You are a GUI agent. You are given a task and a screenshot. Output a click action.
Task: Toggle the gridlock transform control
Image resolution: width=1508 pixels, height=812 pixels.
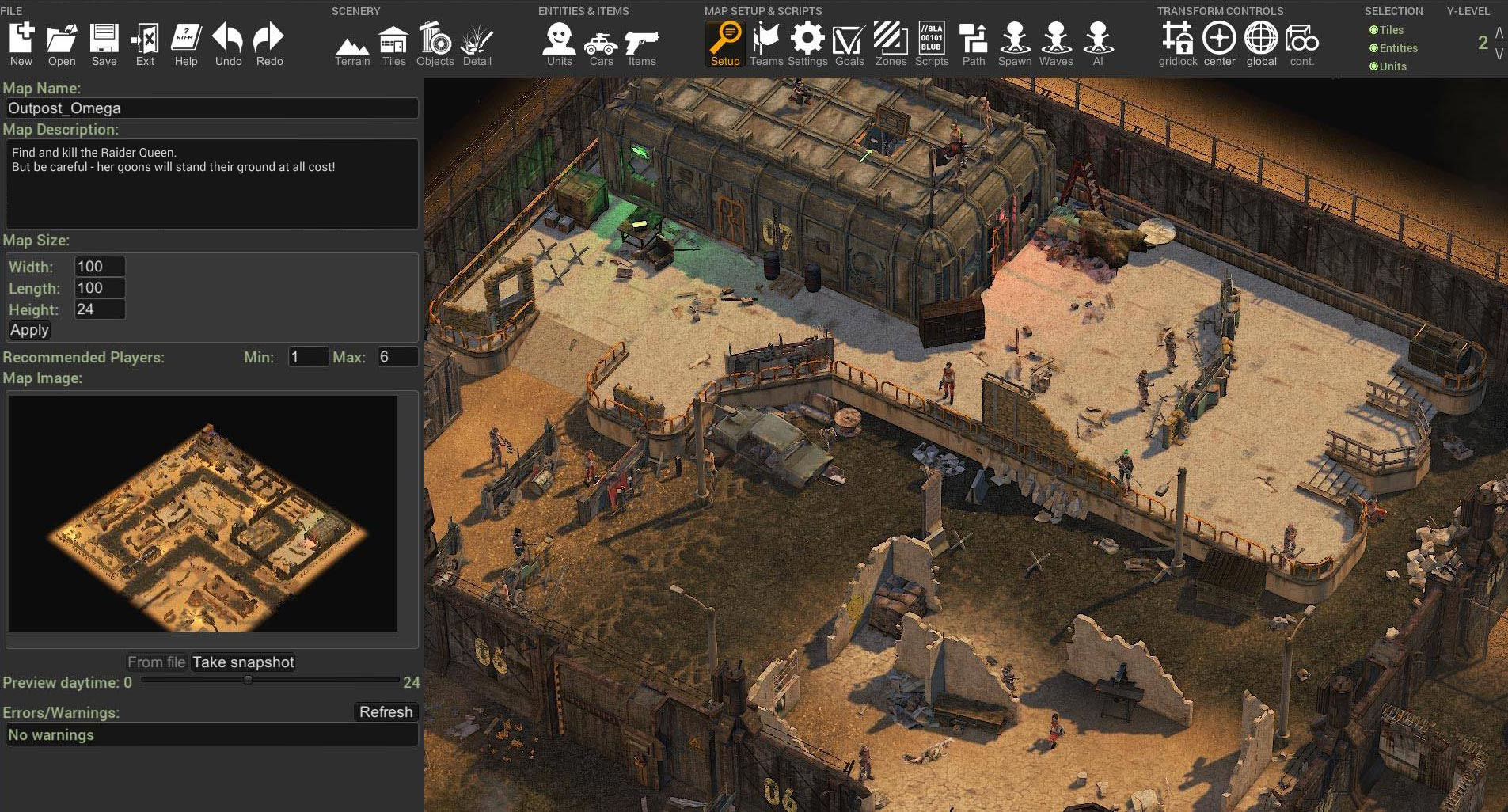(1177, 44)
